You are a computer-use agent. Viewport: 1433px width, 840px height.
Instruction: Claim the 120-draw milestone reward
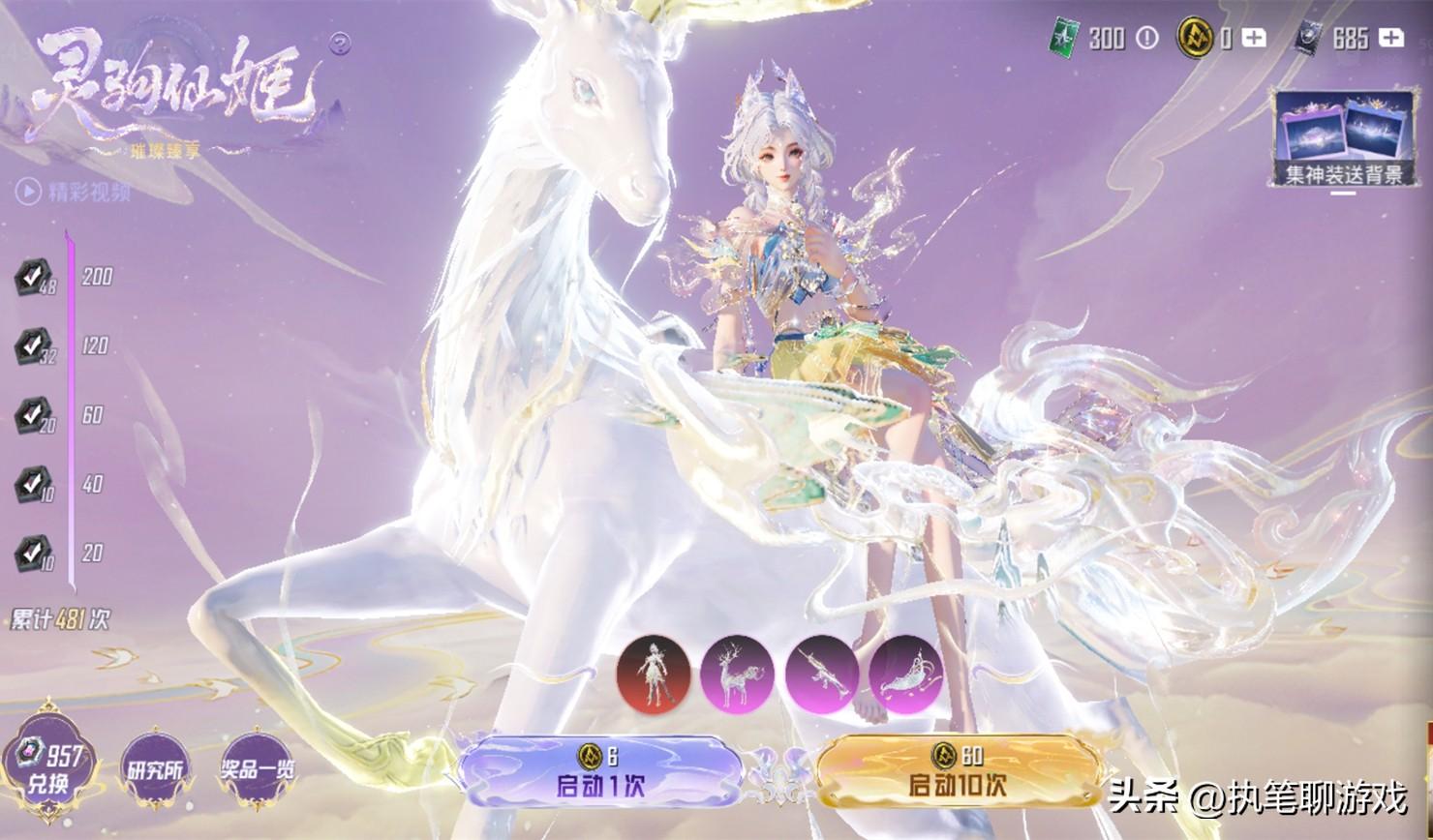34,346
